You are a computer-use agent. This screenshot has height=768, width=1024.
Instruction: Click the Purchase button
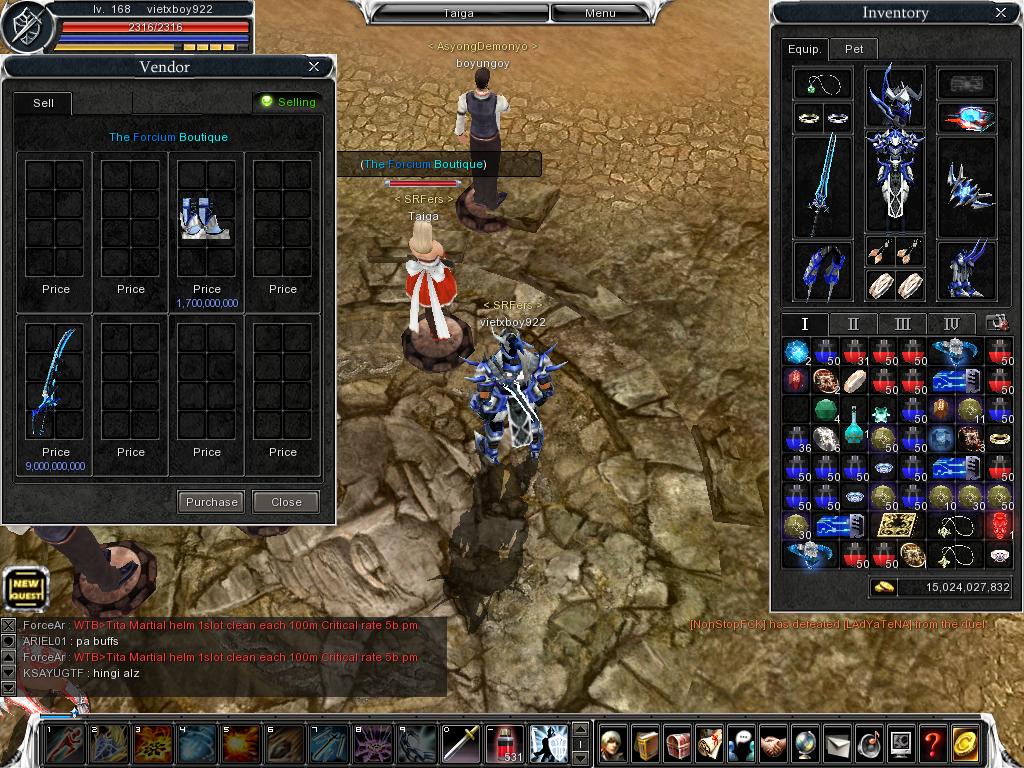[212, 502]
